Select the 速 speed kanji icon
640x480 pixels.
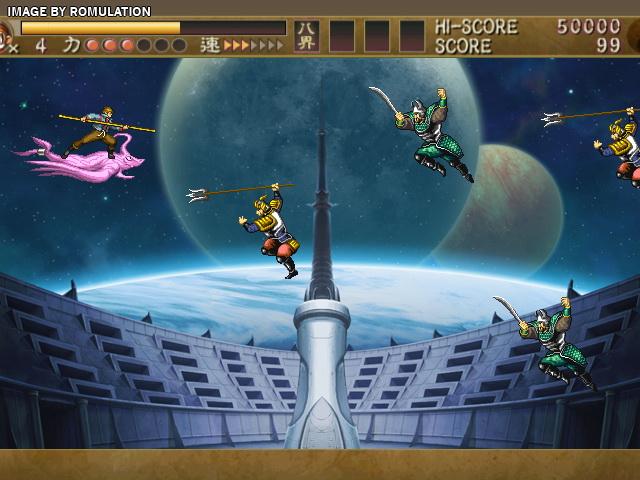pos(209,45)
